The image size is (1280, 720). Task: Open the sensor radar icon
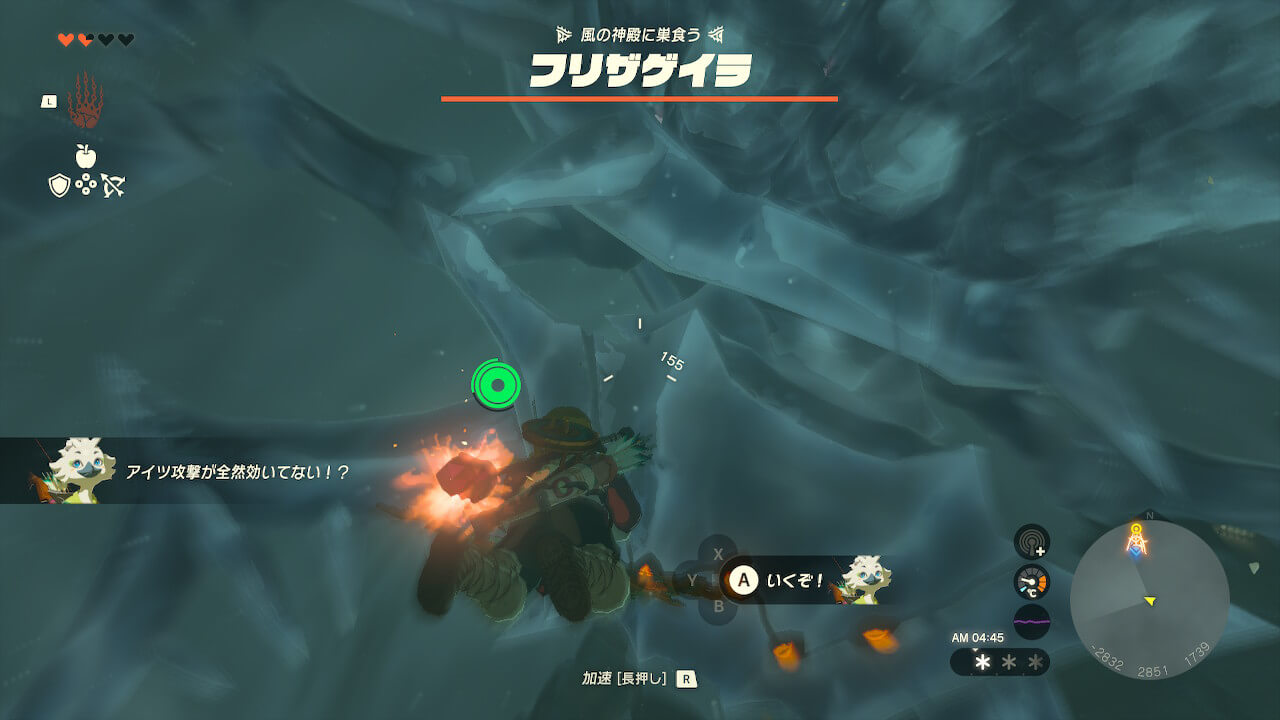tap(1031, 542)
